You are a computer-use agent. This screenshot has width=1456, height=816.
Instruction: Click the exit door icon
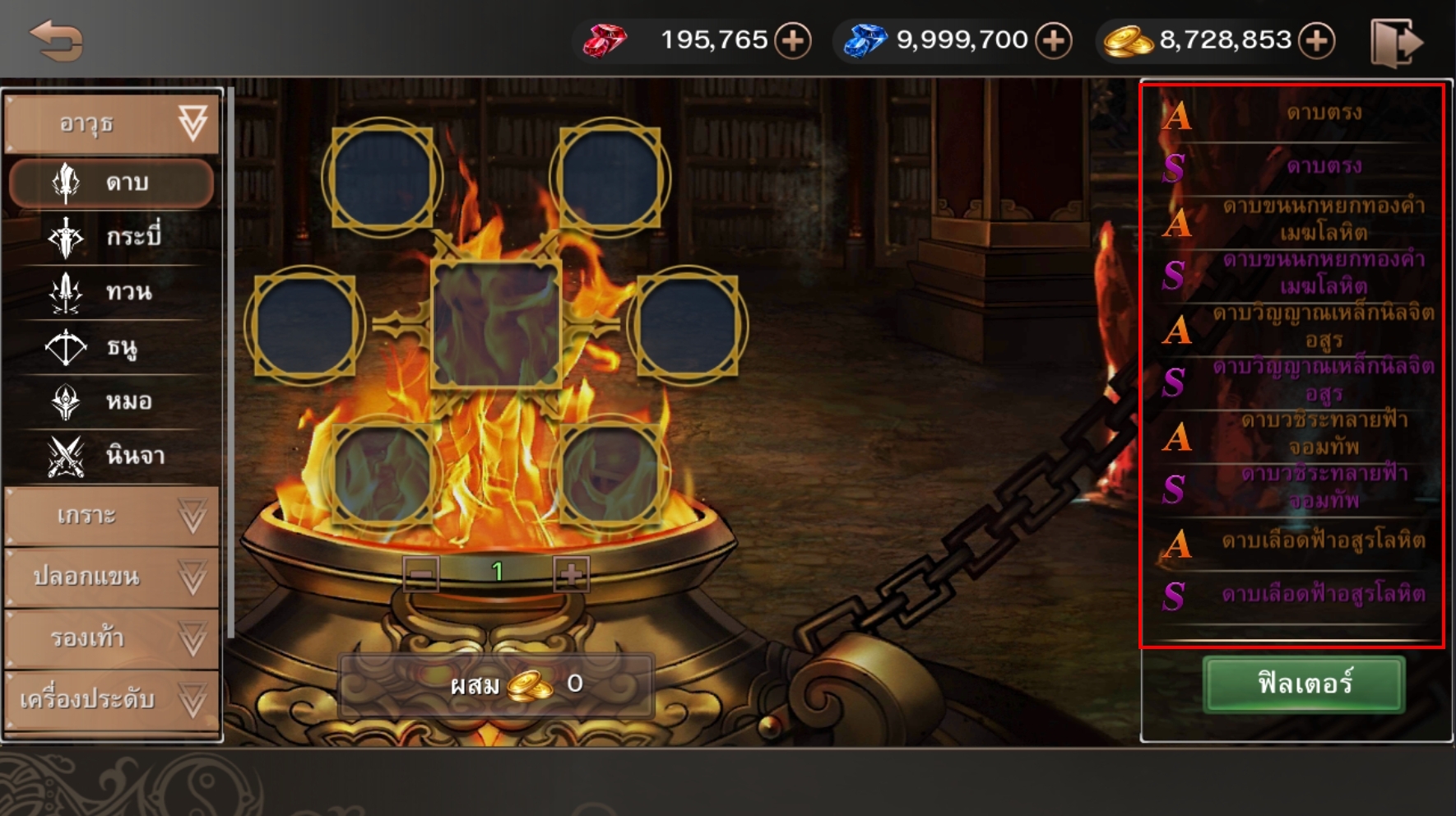pyautogui.click(x=1395, y=42)
